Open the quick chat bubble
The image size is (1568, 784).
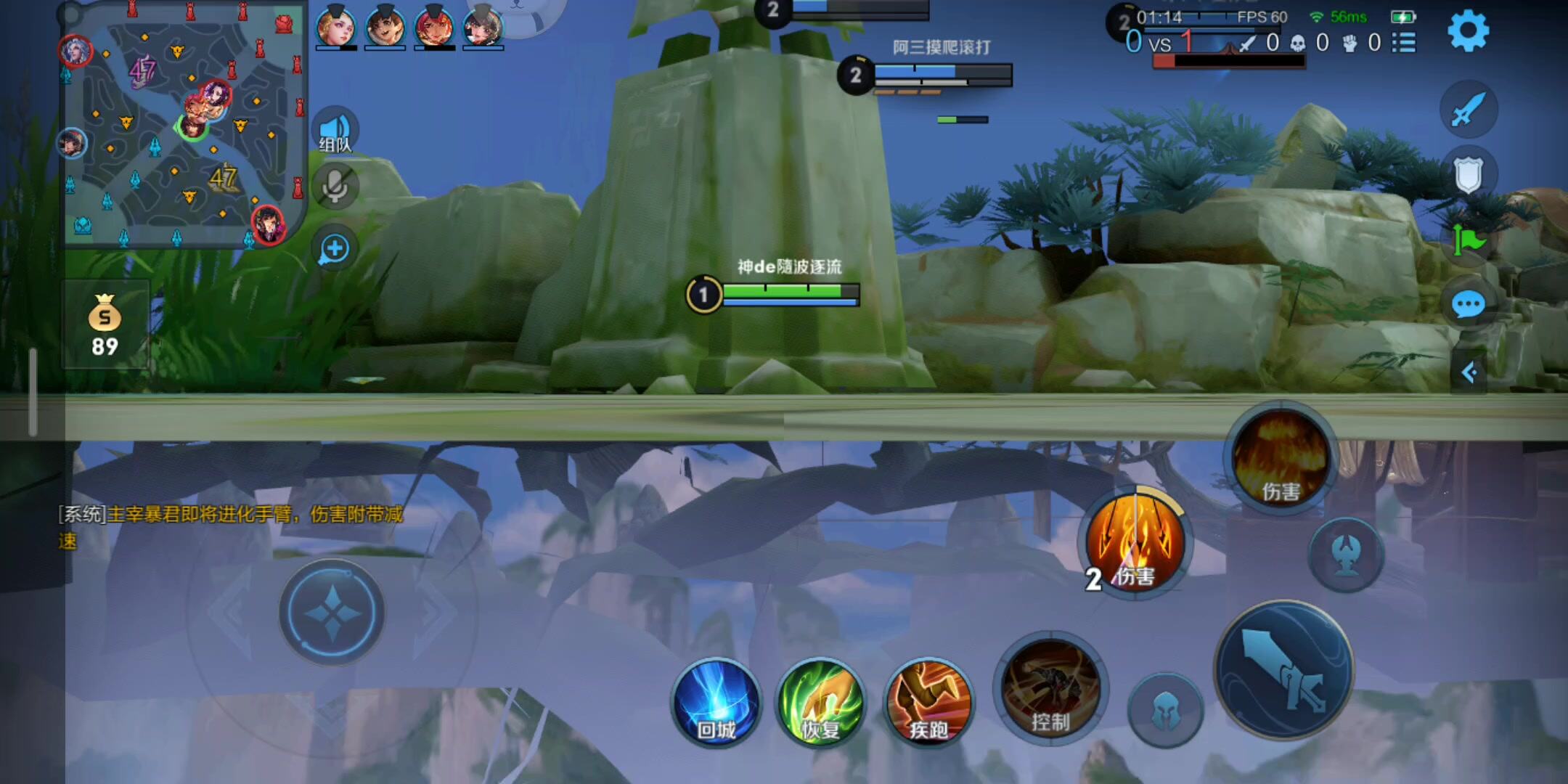click(1468, 304)
